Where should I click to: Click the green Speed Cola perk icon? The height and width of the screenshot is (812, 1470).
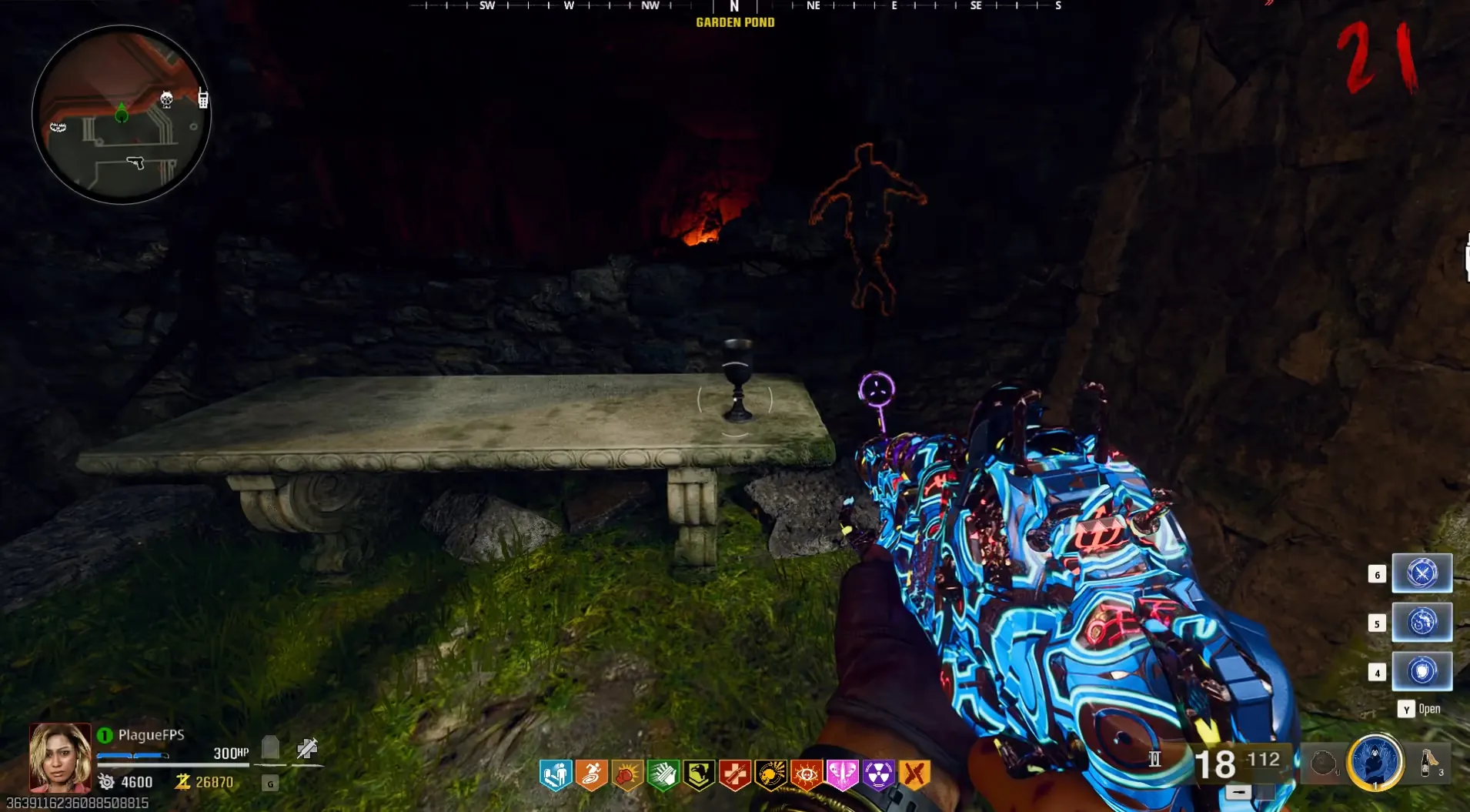(x=663, y=775)
